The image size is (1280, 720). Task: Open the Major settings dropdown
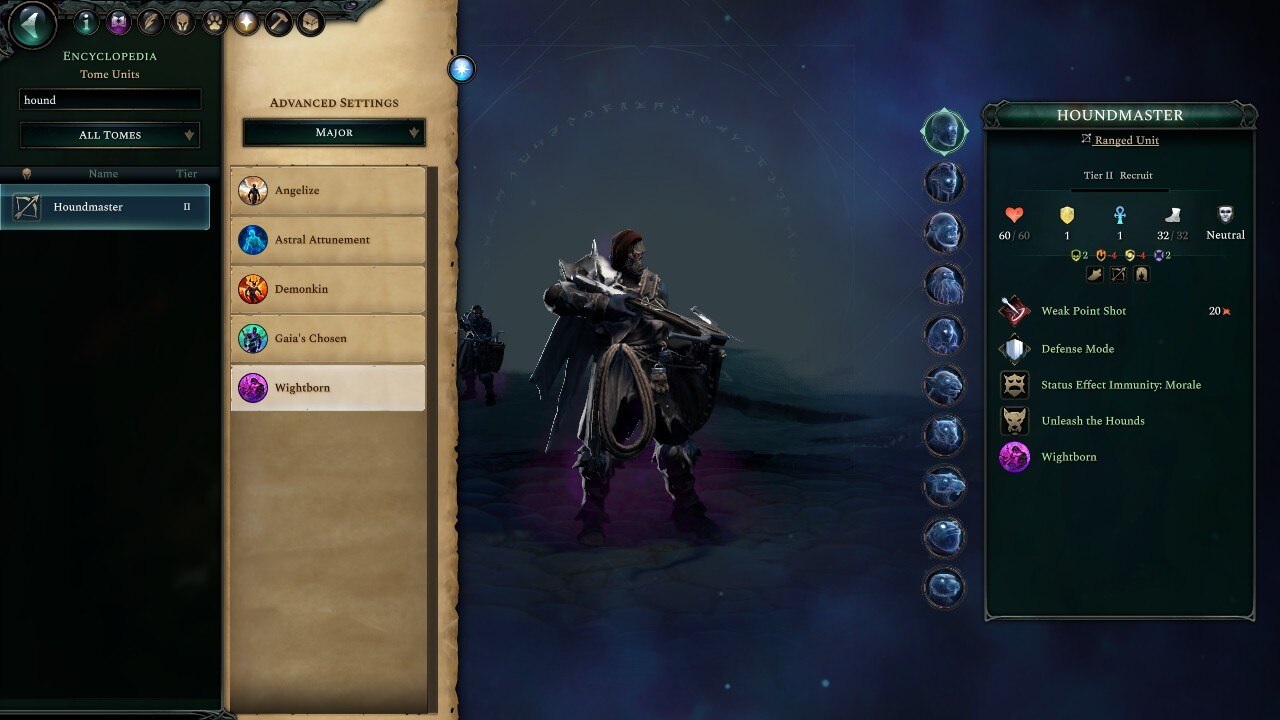(x=332, y=132)
